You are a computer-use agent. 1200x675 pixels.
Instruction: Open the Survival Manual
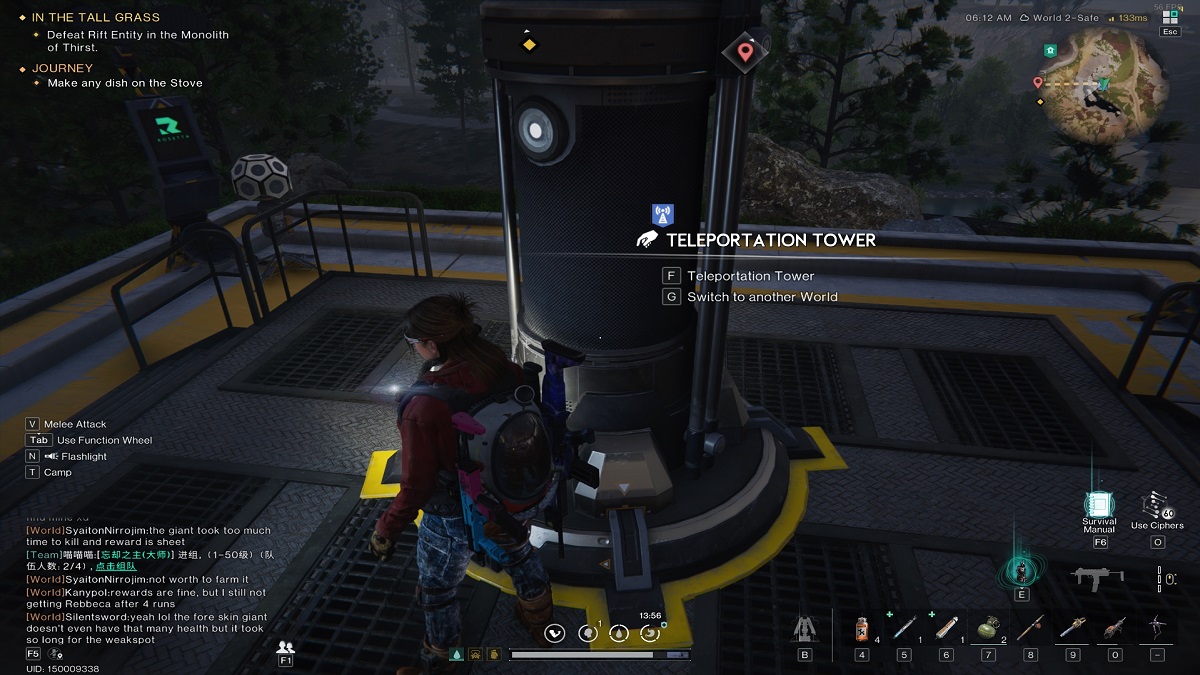click(1099, 505)
